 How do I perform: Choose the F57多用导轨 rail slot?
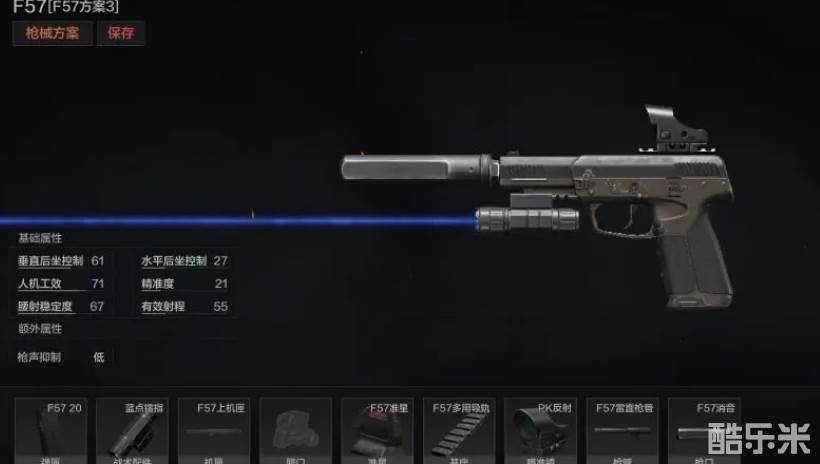click(x=458, y=431)
